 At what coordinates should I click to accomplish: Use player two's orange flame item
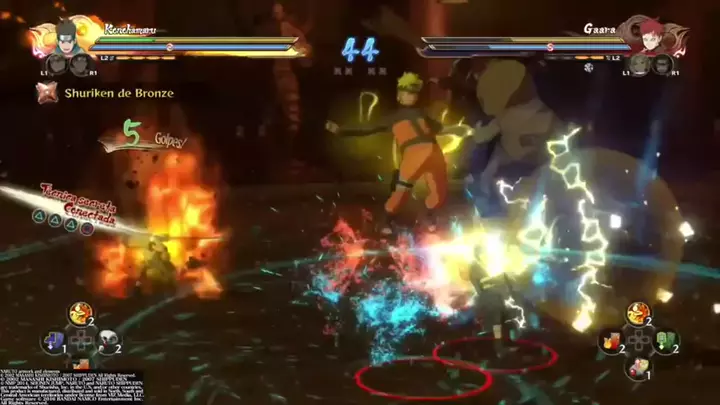[x=637, y=313]
